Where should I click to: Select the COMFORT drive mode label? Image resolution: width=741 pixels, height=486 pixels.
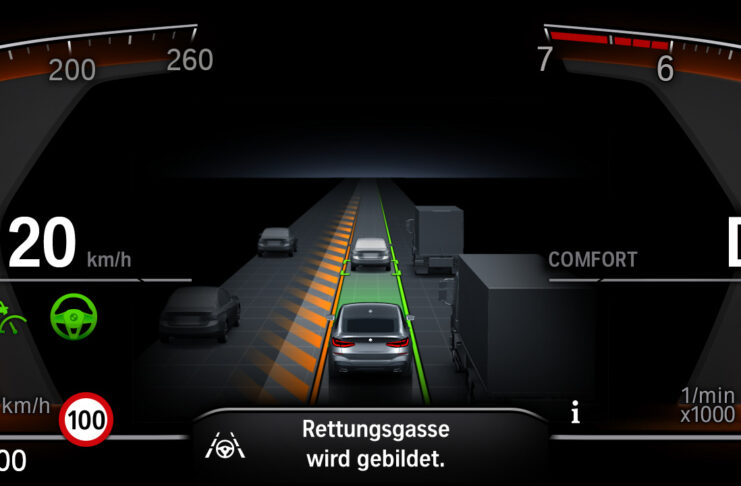[x=592, y=260]
